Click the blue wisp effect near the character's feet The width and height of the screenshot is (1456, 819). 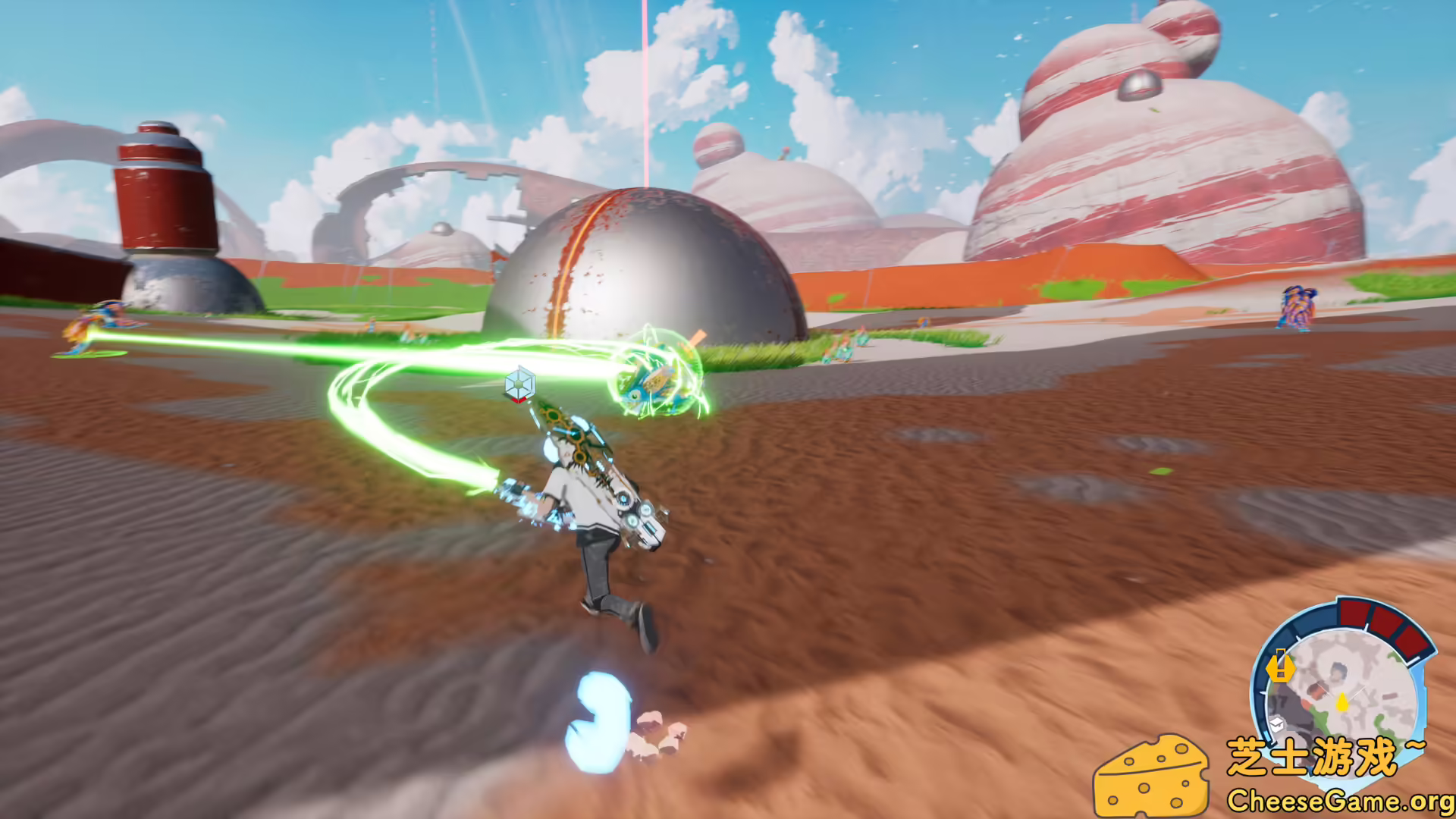(599, 720)
